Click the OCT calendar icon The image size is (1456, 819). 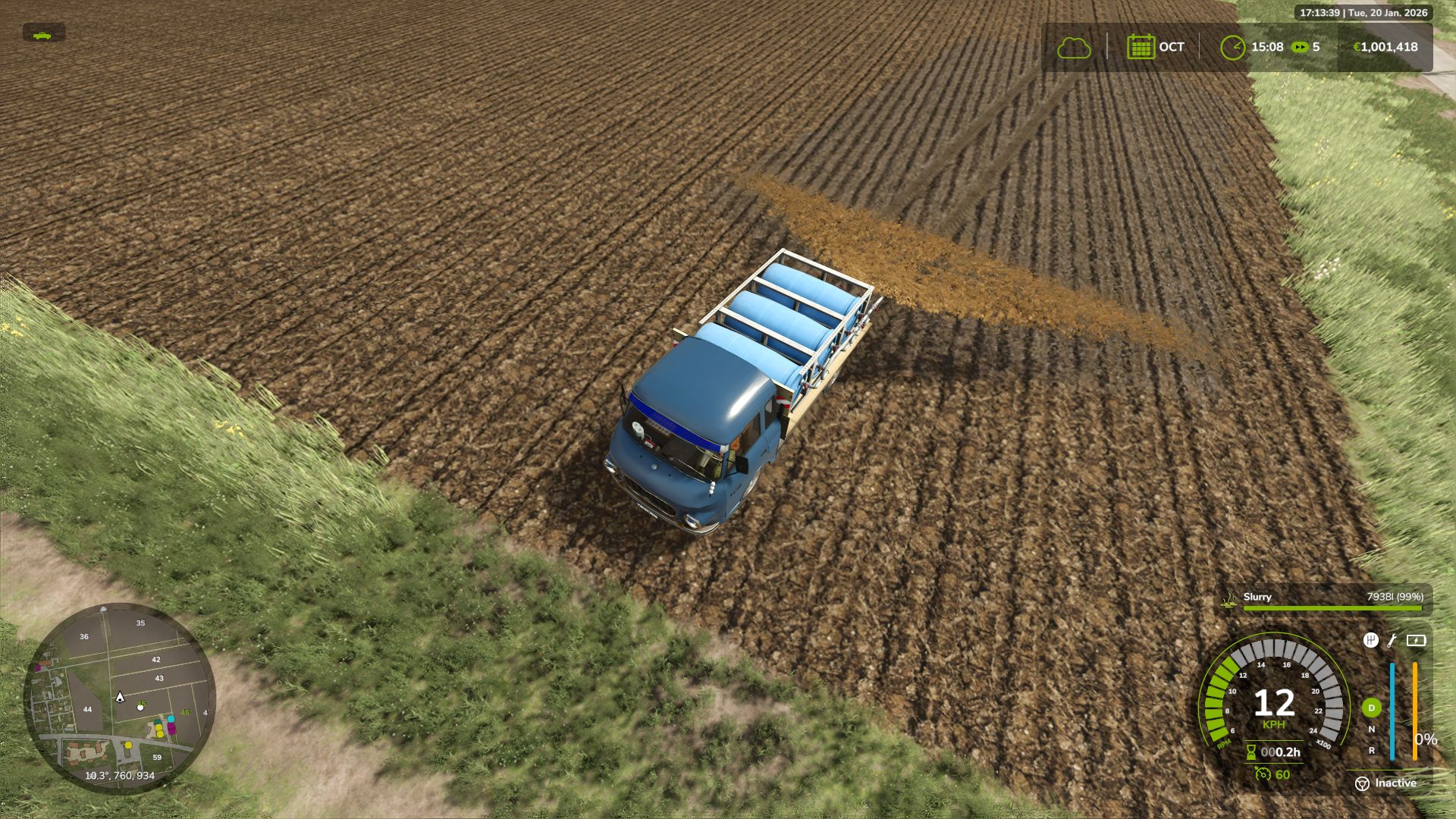1140,46
